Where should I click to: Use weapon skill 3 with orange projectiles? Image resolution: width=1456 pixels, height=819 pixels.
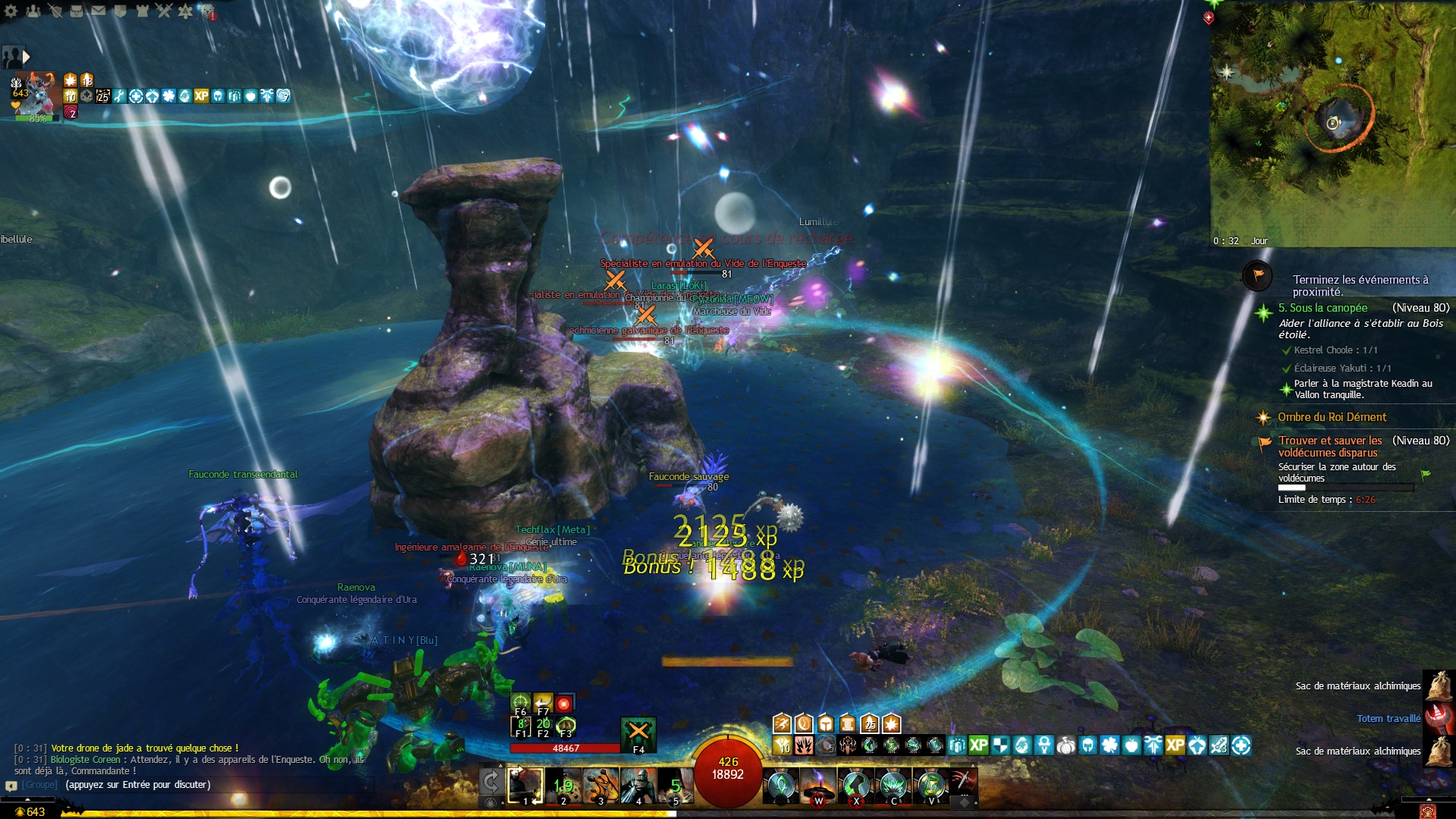tap(601, 785)
